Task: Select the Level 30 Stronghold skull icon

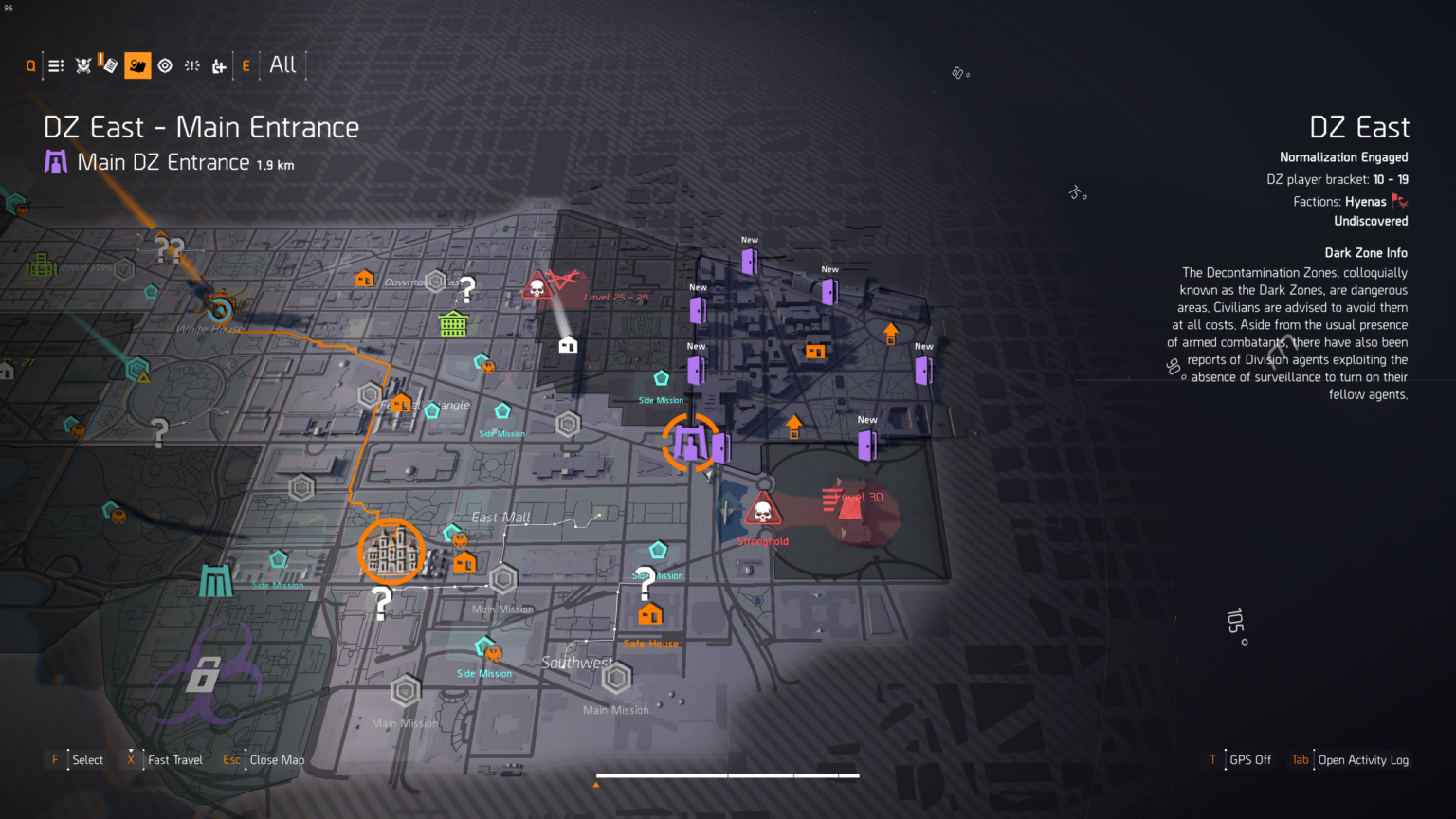Action: click(763, 512)
